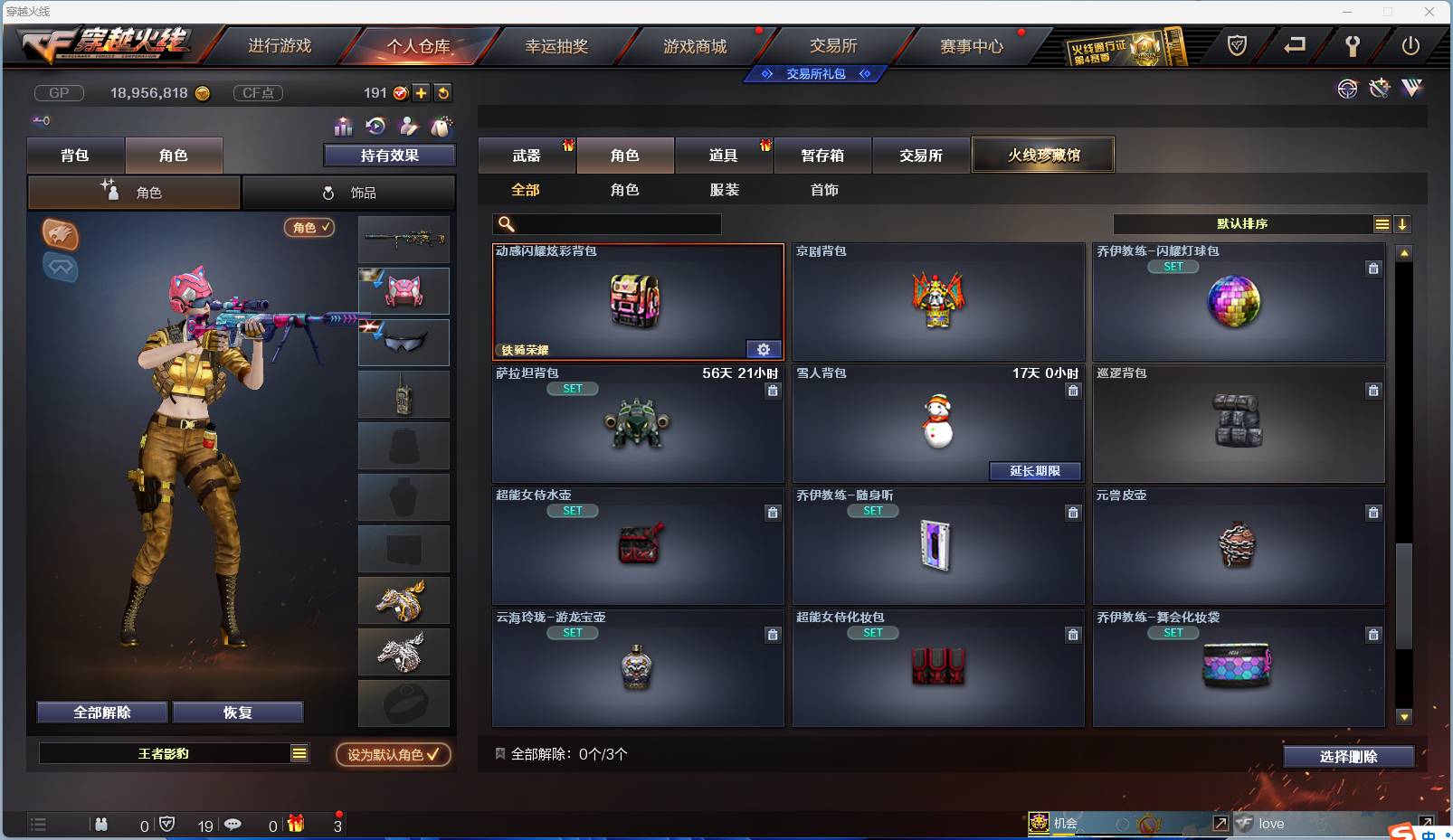Open the friends list icon in bottom bar
Screen dimensions: 1453x840
[x=101, y=825]
